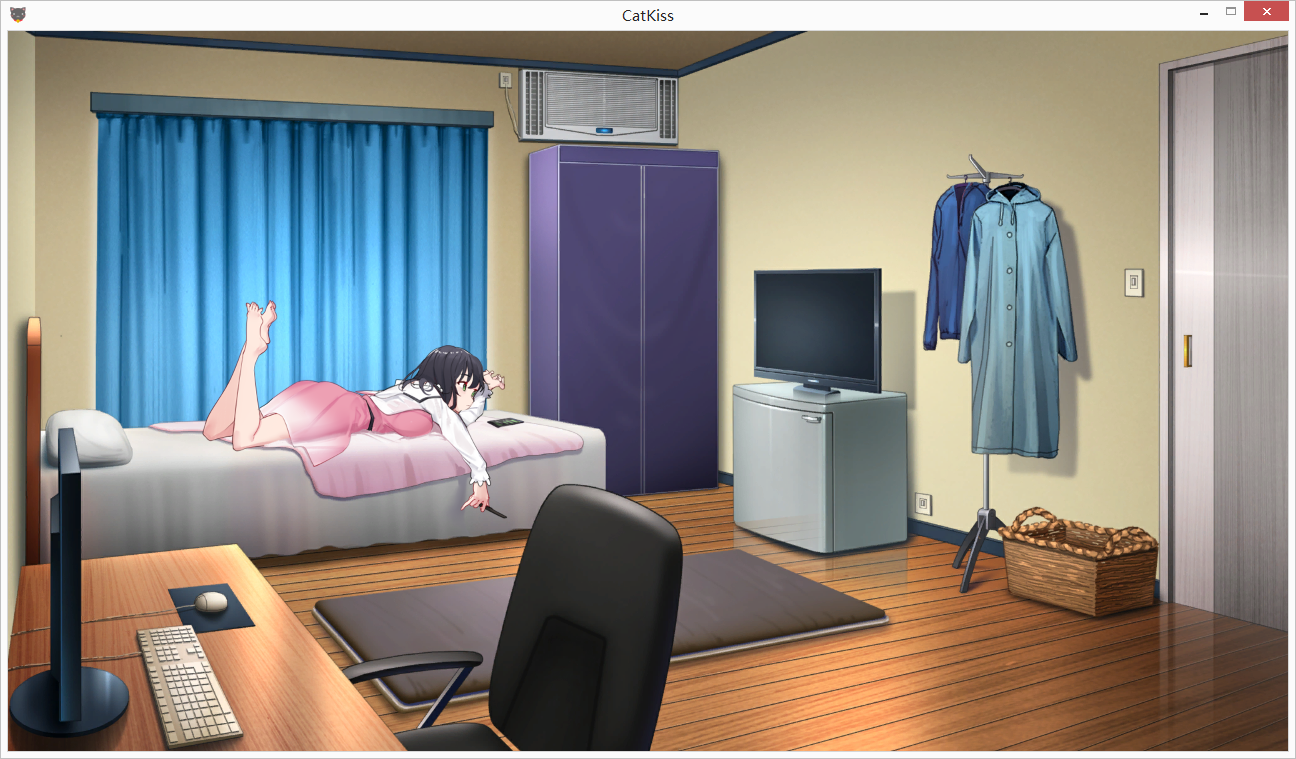The height and width of the screenshot is (759, 1296).
Task: Minimize the CatKiss window
Action: (x=1203, y=13)
